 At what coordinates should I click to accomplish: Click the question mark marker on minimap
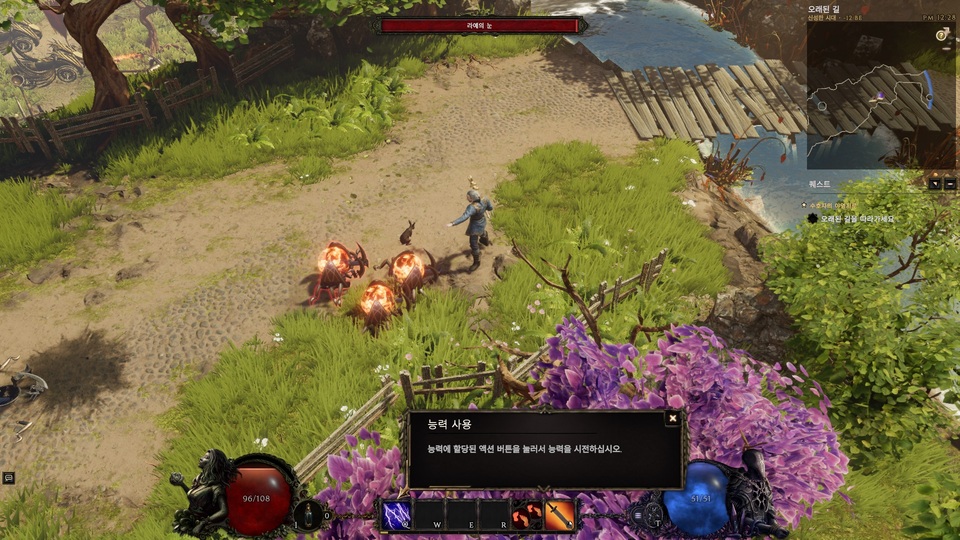coord(941,35)
